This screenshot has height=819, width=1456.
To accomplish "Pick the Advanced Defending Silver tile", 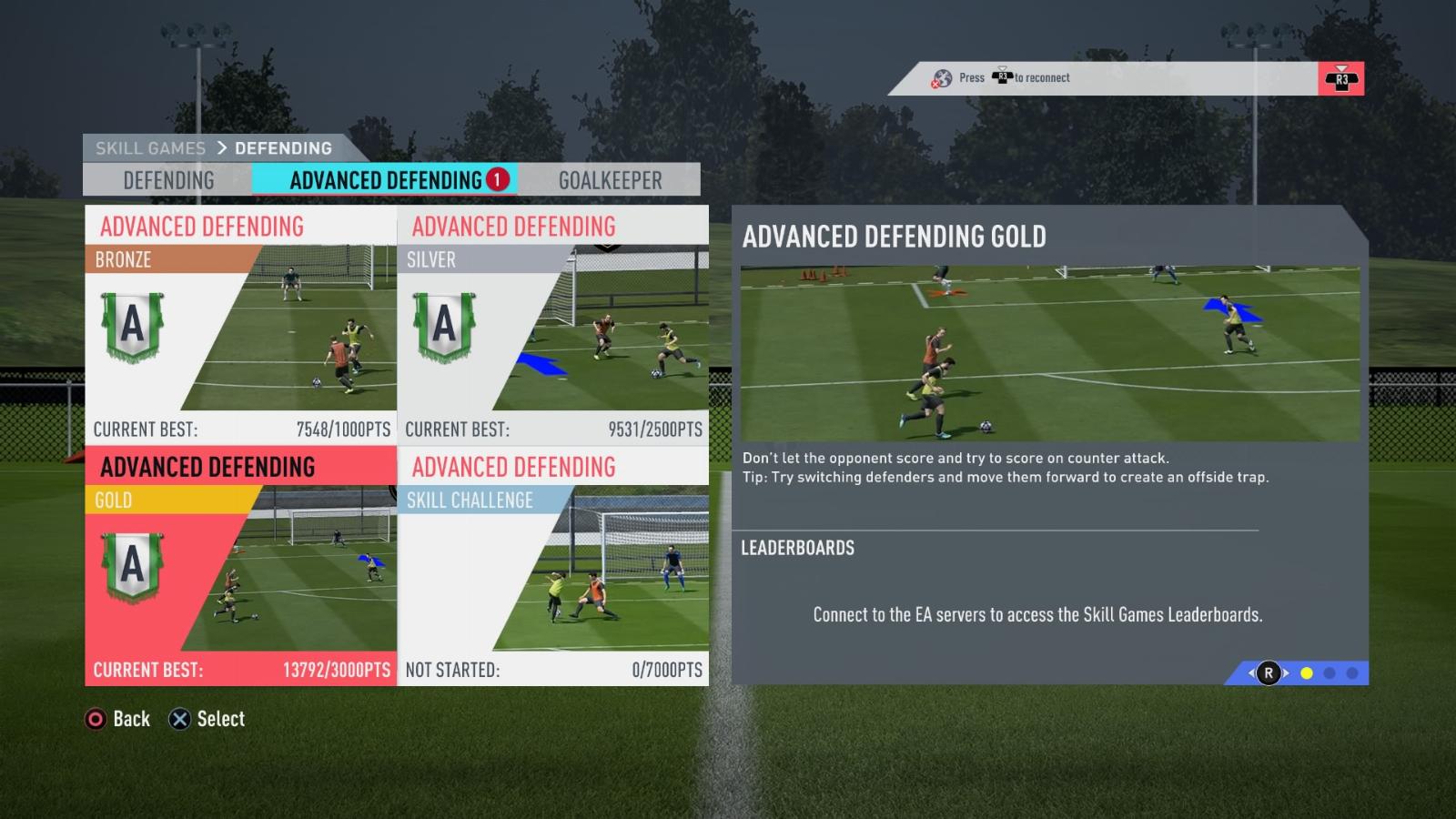I will tap(553, 324).
